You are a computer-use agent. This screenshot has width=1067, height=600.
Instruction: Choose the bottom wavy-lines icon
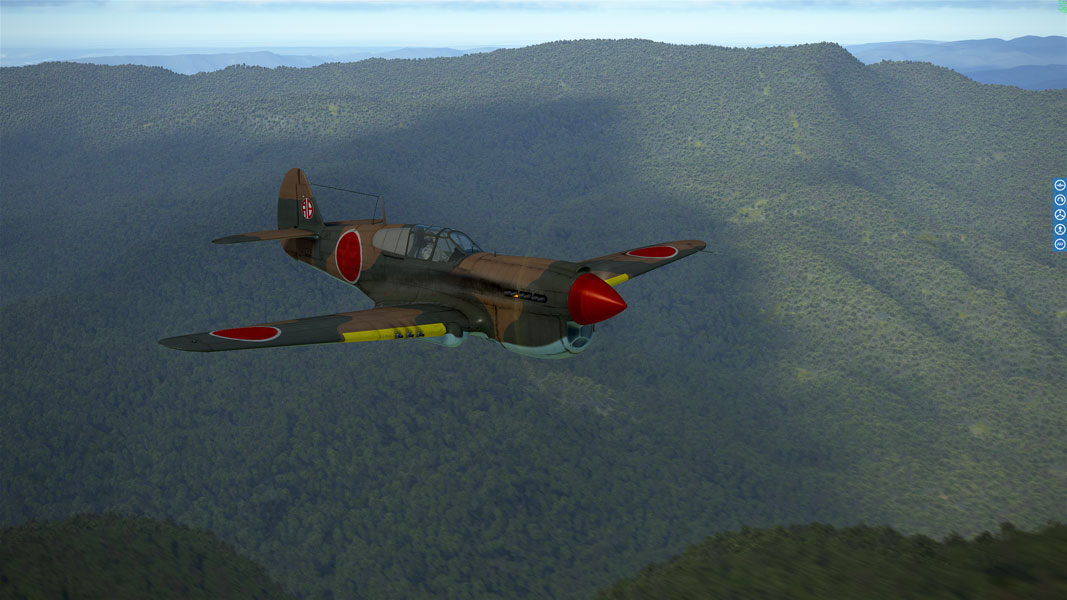1060,244
